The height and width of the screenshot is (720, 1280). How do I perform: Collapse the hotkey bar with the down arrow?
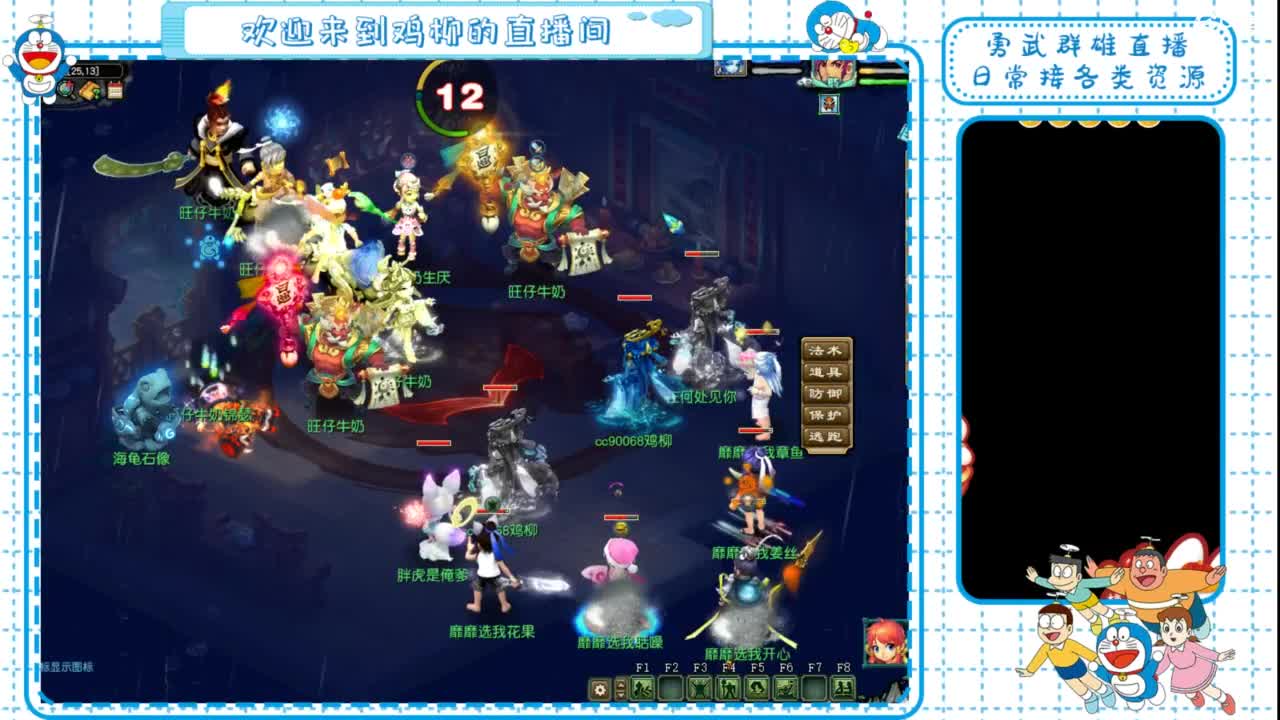click(620, 695)
